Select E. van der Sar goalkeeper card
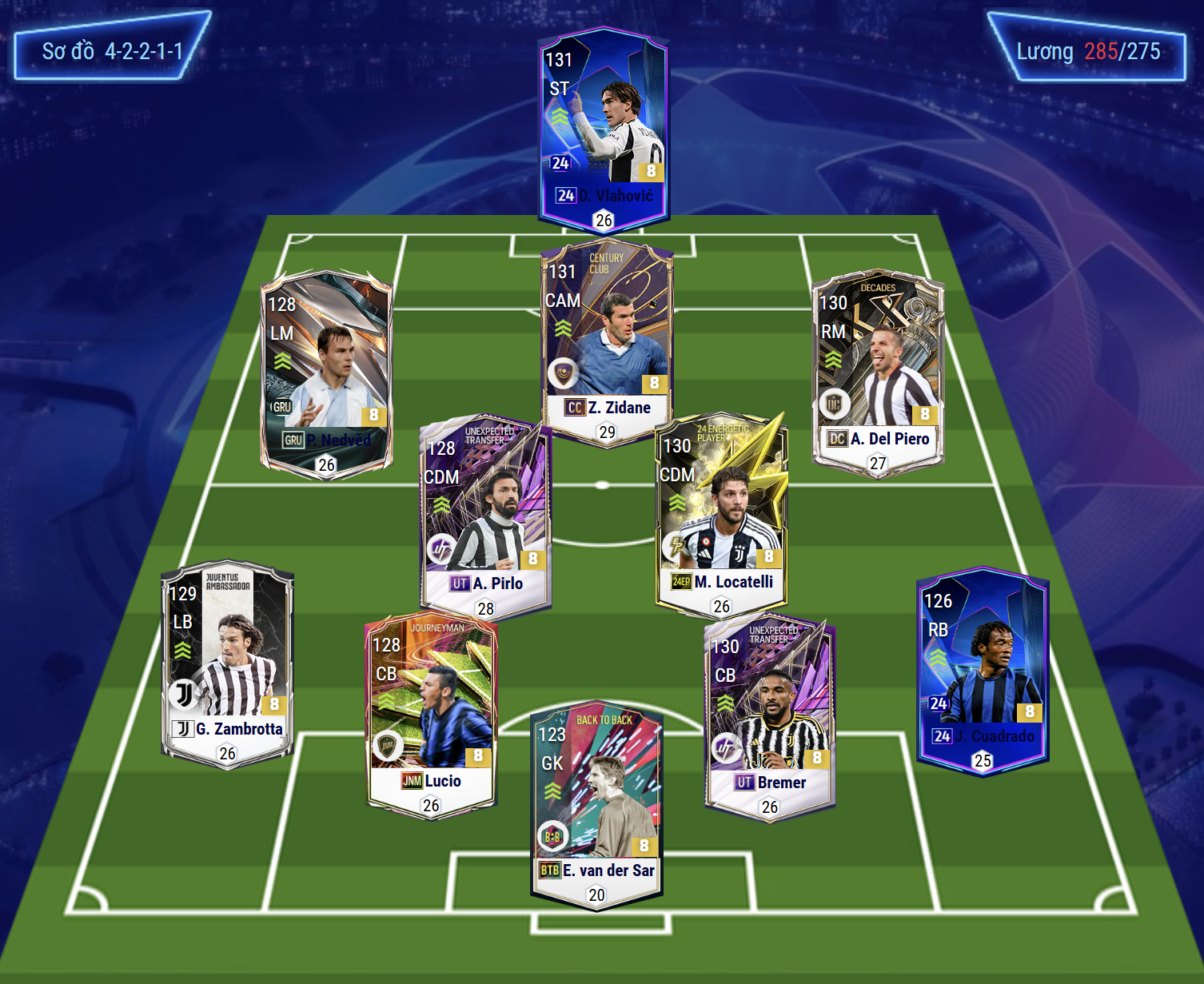Viewport: 1204px width, 984px height. point(596,803)
